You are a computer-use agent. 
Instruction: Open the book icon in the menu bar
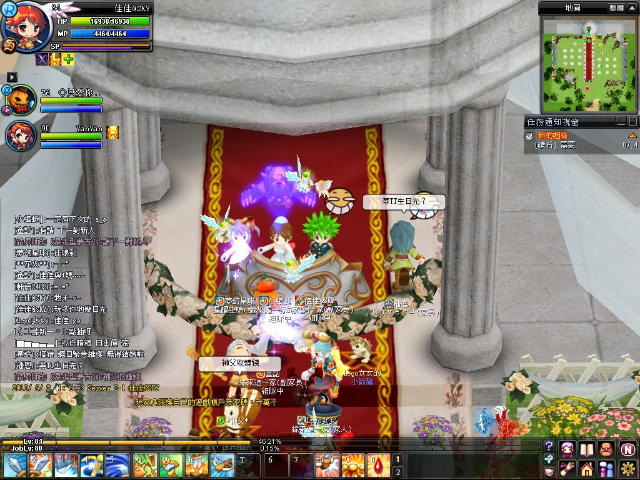588,446
